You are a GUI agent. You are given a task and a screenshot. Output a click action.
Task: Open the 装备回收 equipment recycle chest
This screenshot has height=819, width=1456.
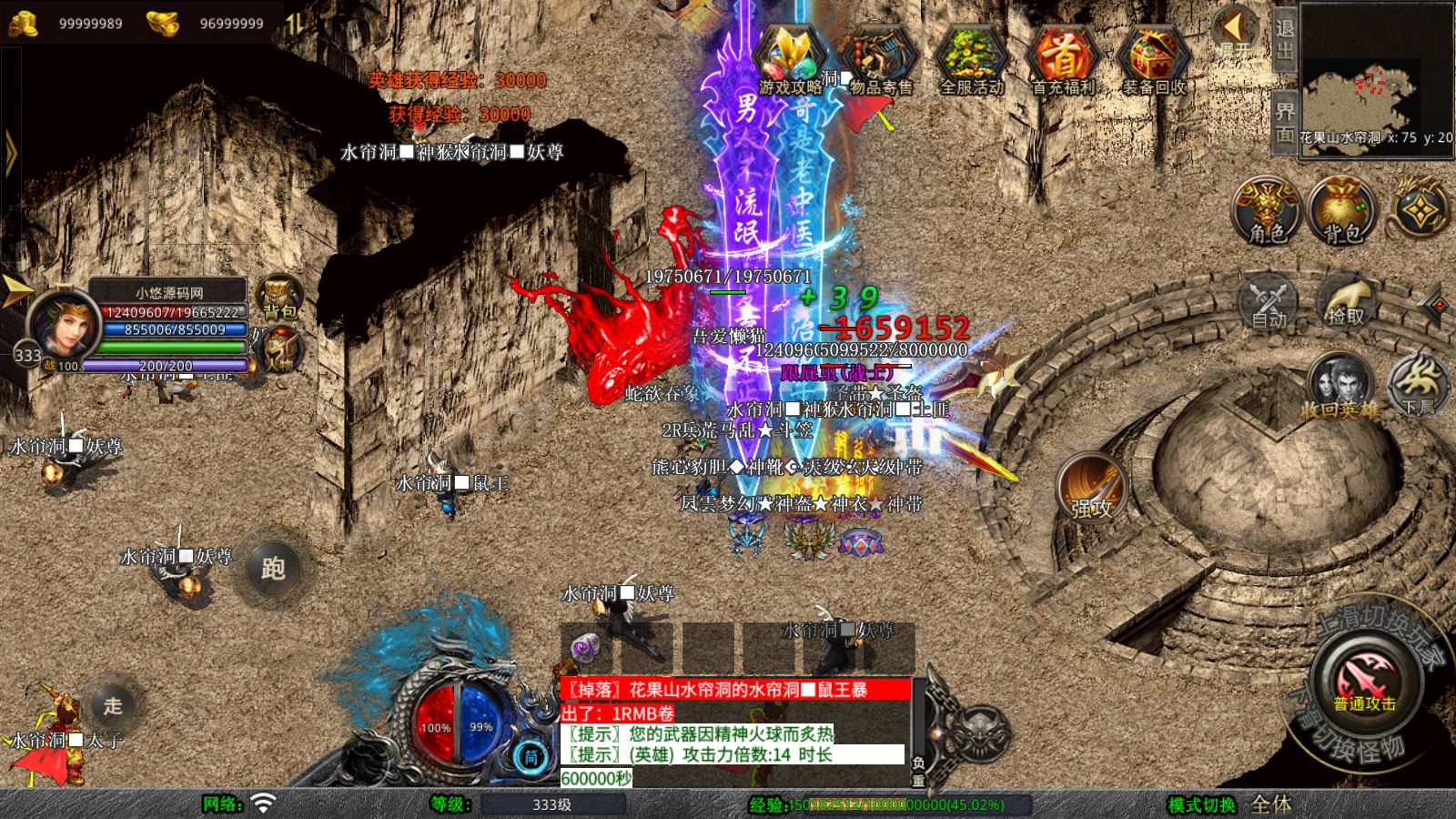(x=1153, y=60)
